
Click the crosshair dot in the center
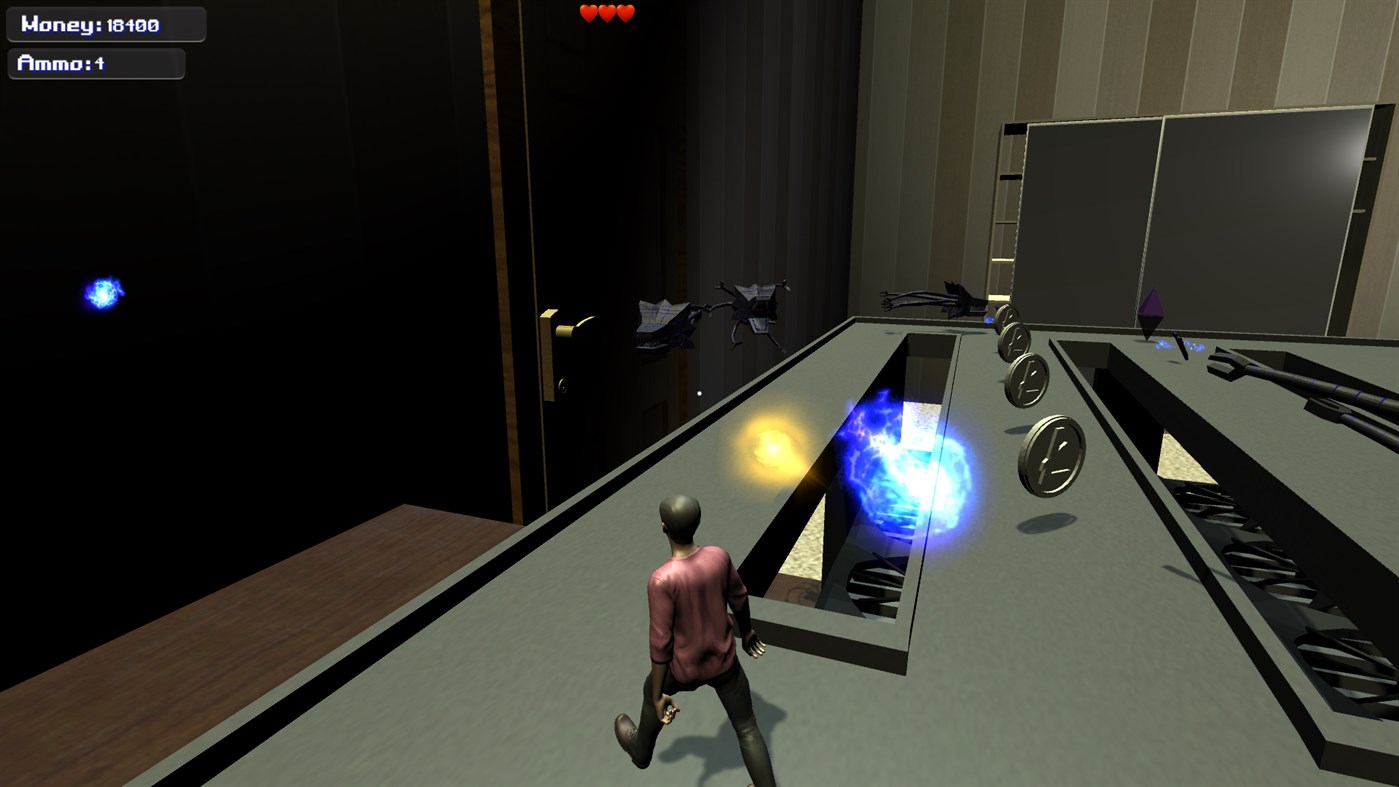[698, 393]
